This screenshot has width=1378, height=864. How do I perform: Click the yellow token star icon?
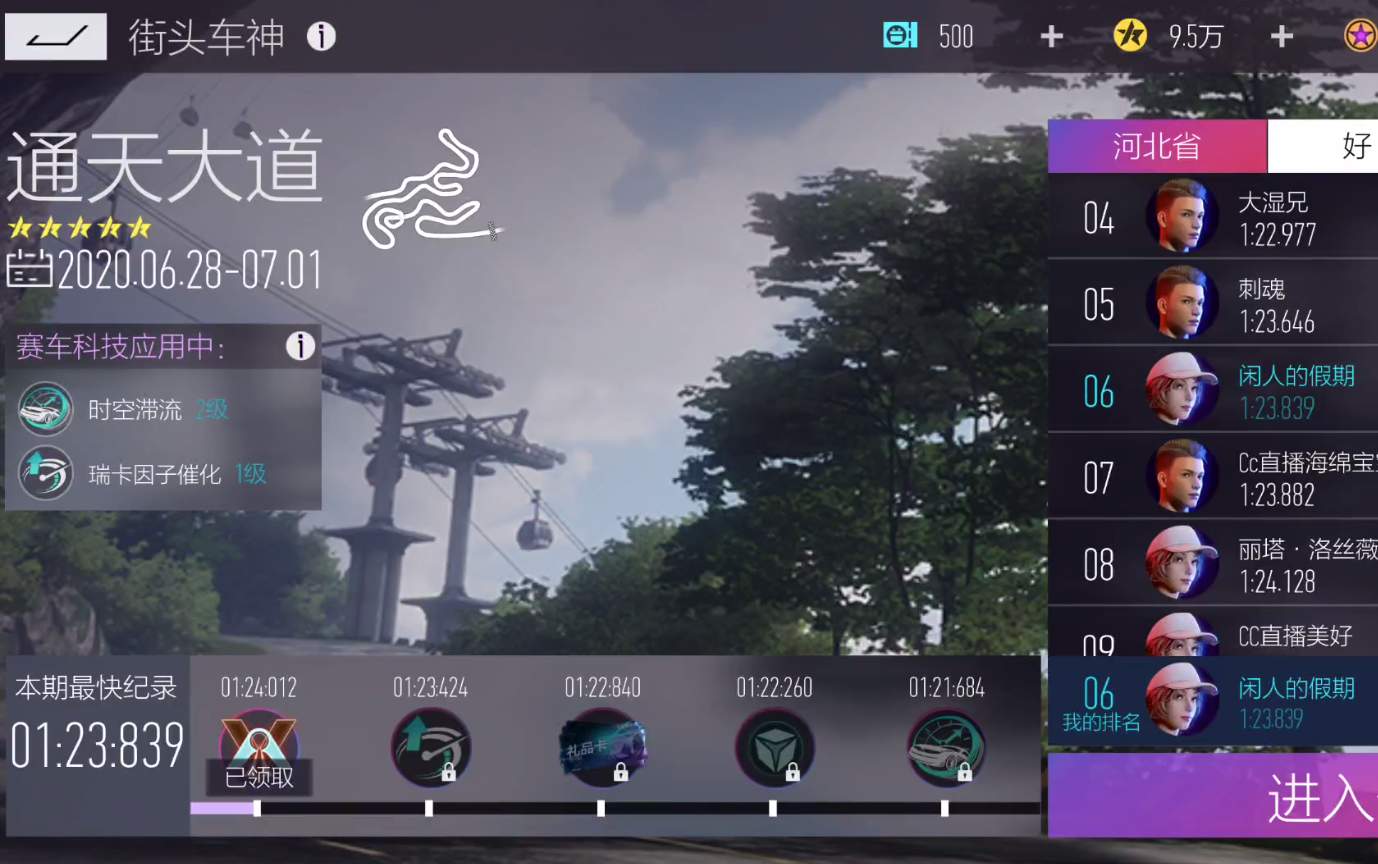pos(1128,35)
